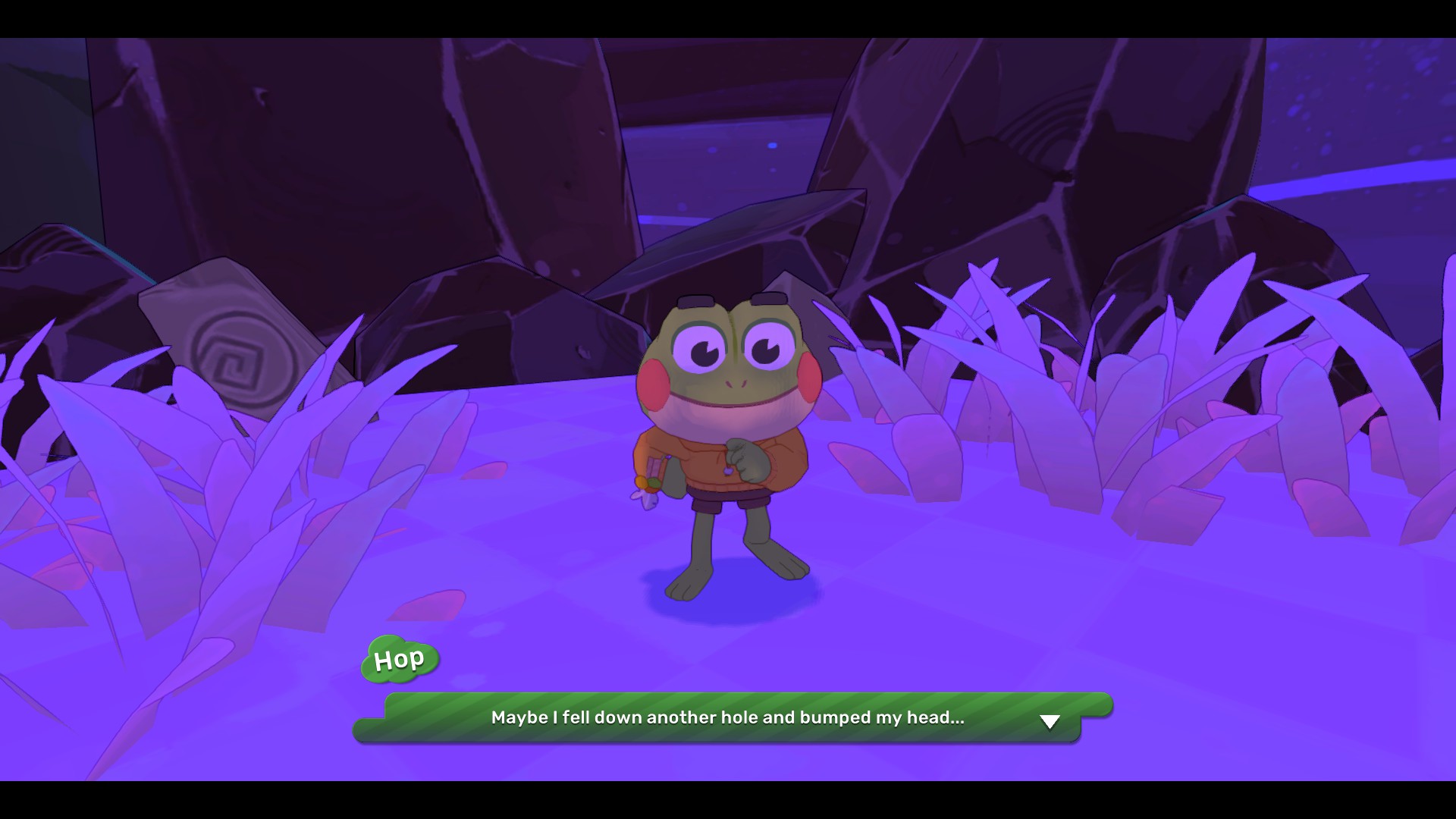Advance dialogue with the white arrow
1456x819 pixels.
tap(1050, 721)
